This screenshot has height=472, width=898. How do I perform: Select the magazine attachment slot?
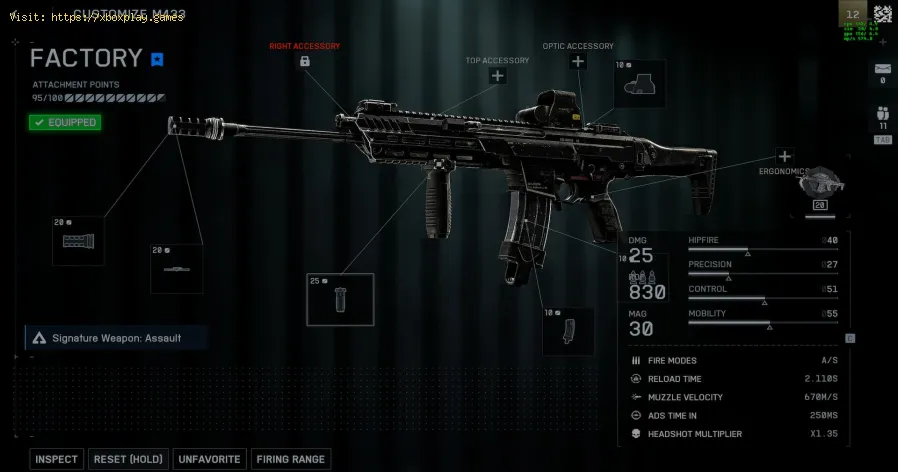568,330
